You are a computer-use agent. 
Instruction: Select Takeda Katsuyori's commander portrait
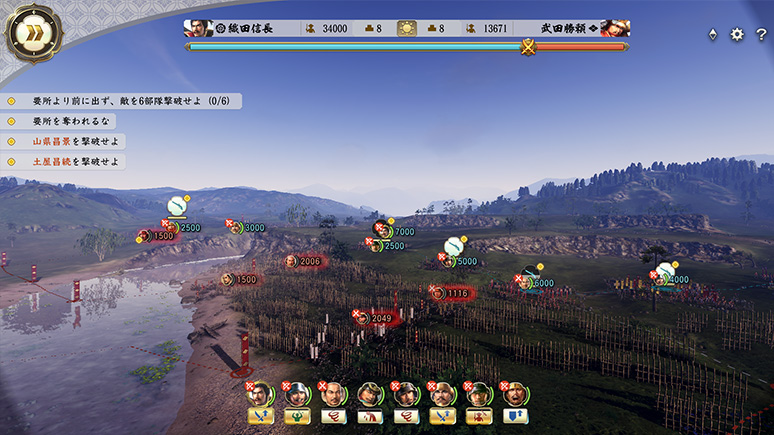615,28
